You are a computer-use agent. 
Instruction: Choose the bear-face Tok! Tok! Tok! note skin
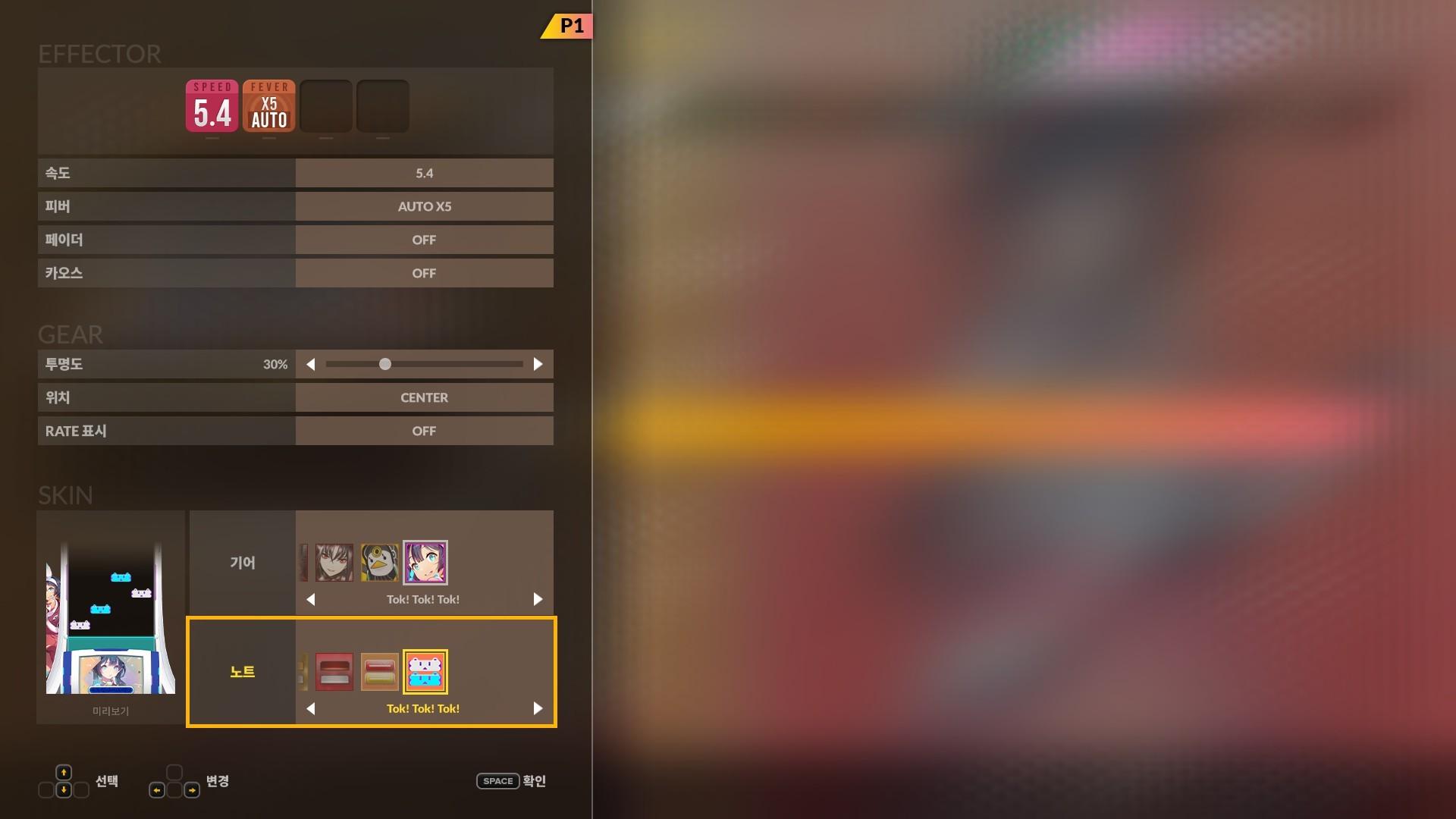pos(425,671)
